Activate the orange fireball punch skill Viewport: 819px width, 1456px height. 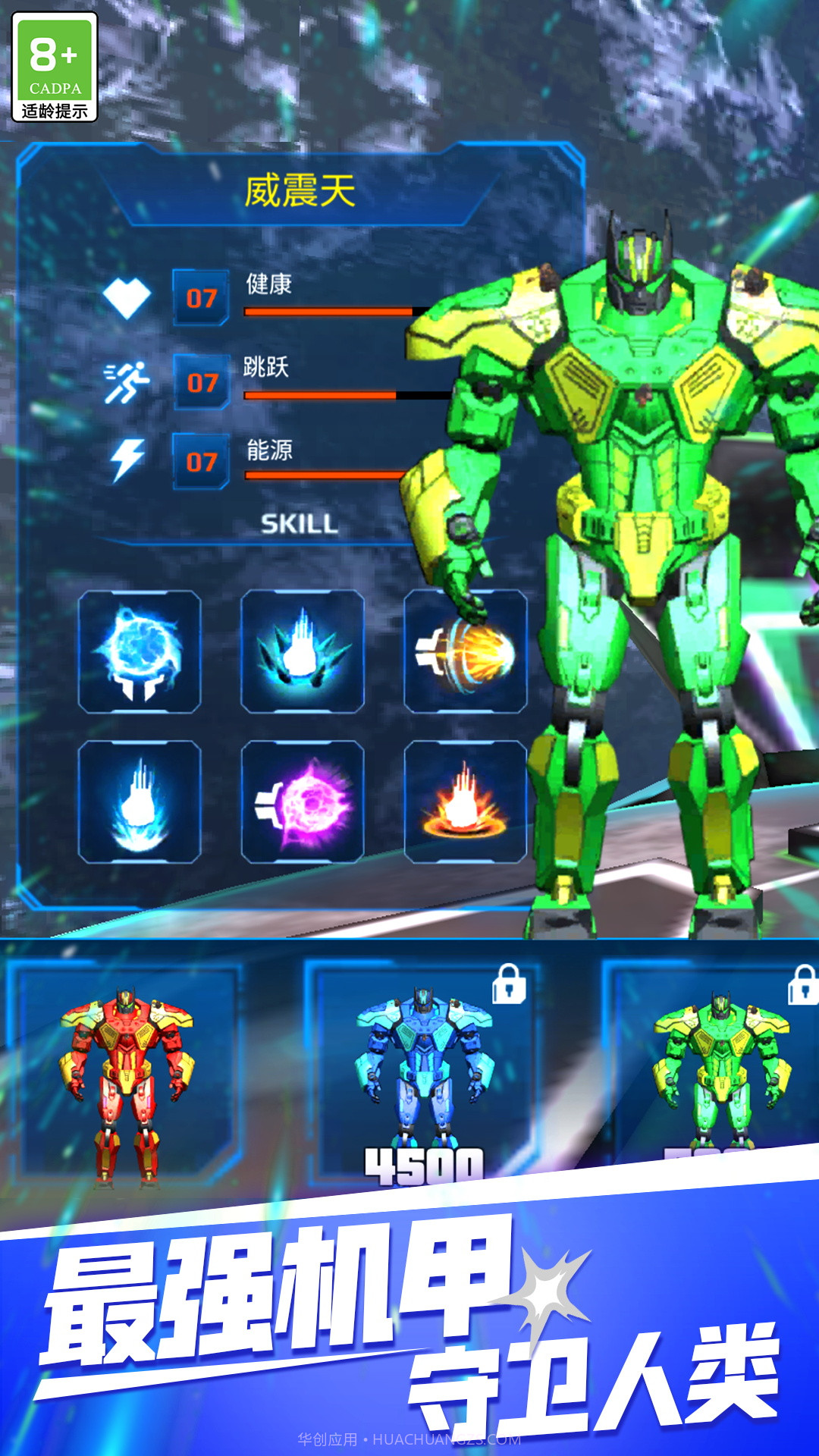(x=466, y=652)
